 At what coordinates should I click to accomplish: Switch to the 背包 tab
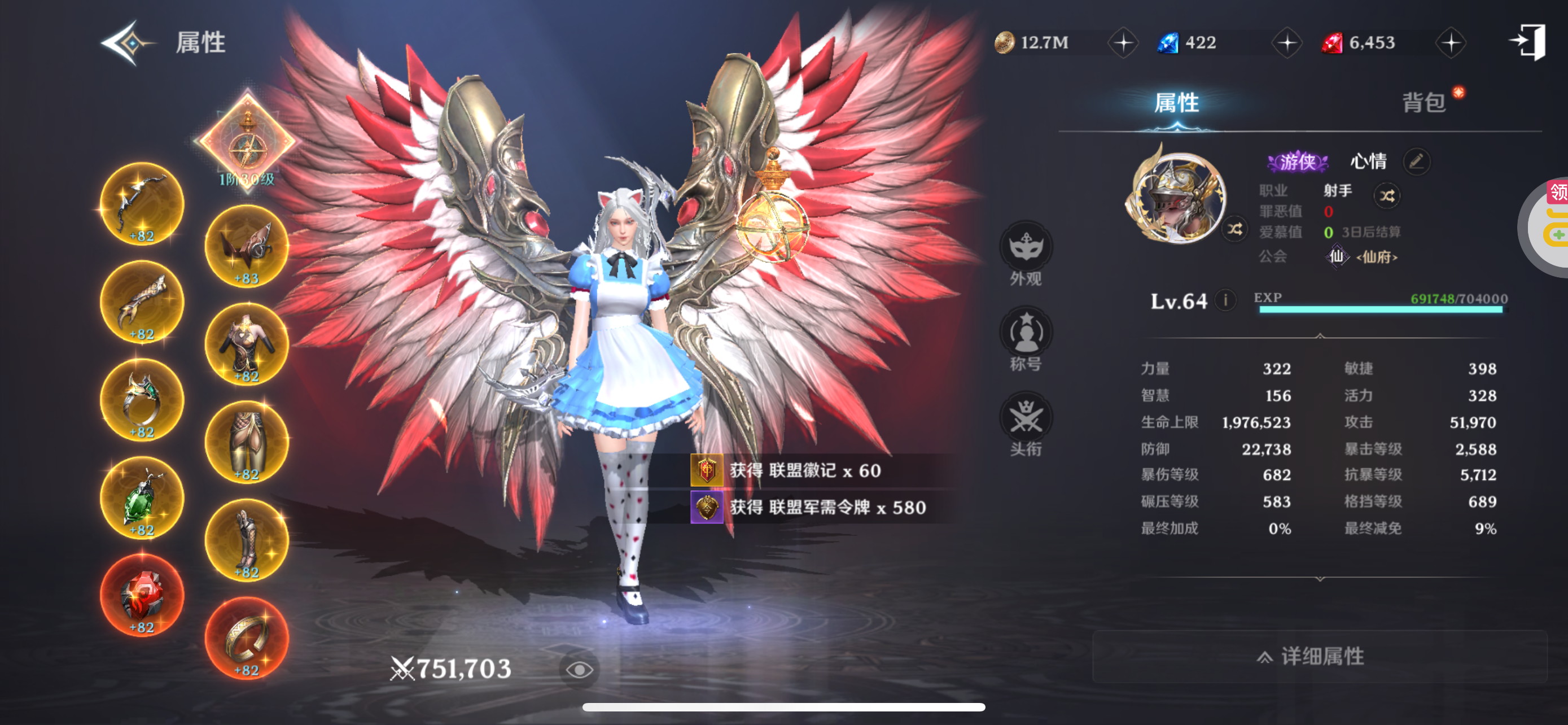coord(1424,102)
